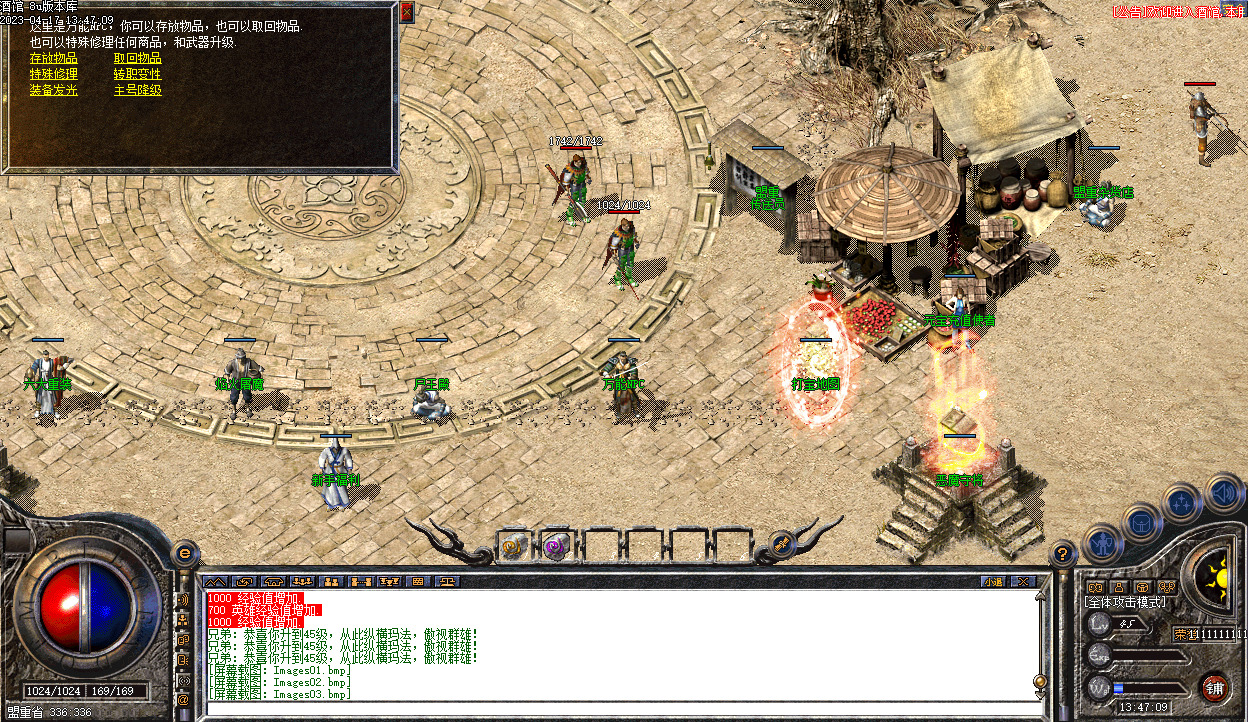Screen dimensions: 1248x722
Task: Choose the 转职变性 class change option
Action: pos(138,74)
